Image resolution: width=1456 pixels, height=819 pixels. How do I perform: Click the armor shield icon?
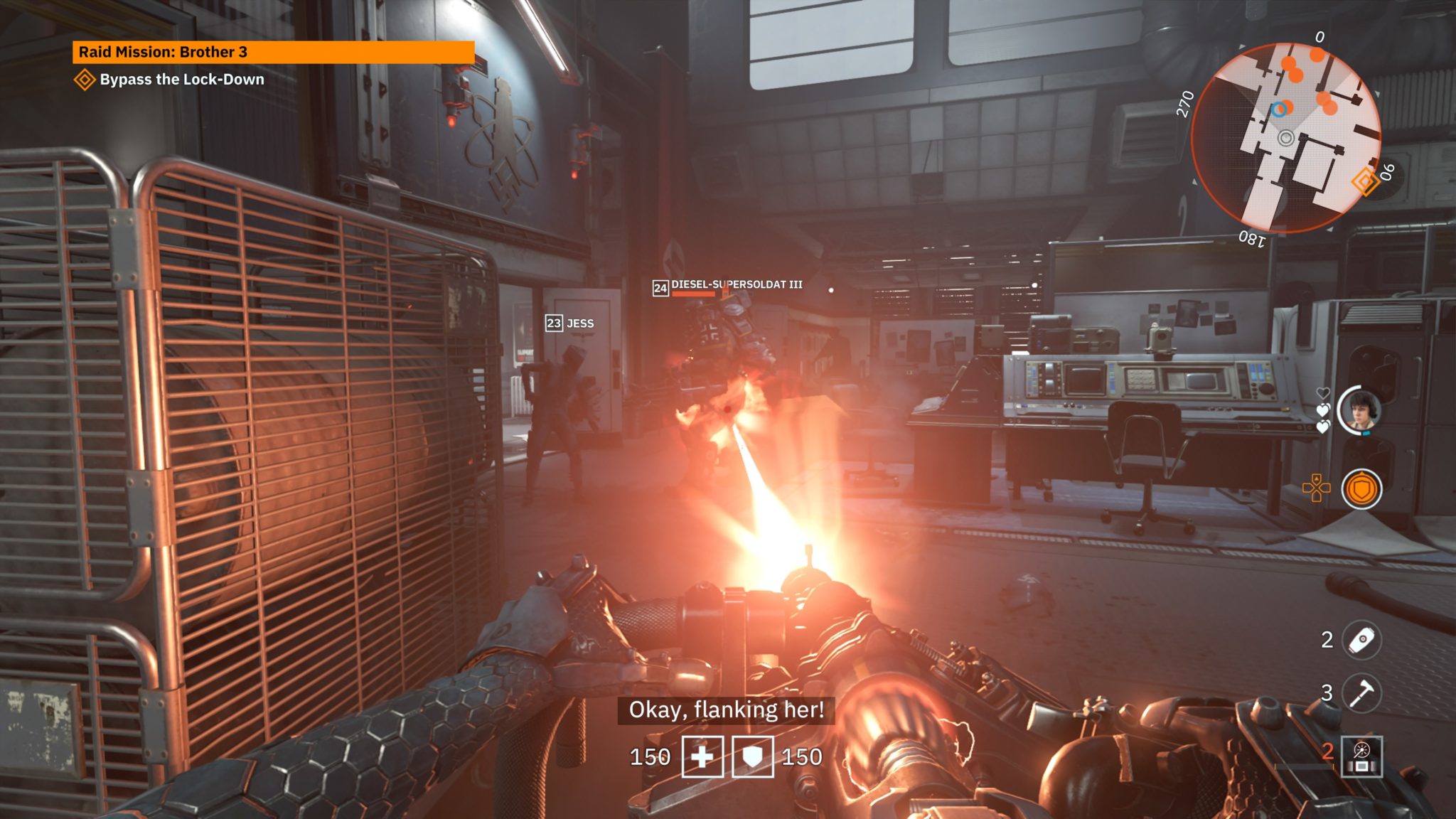[752, 757]
